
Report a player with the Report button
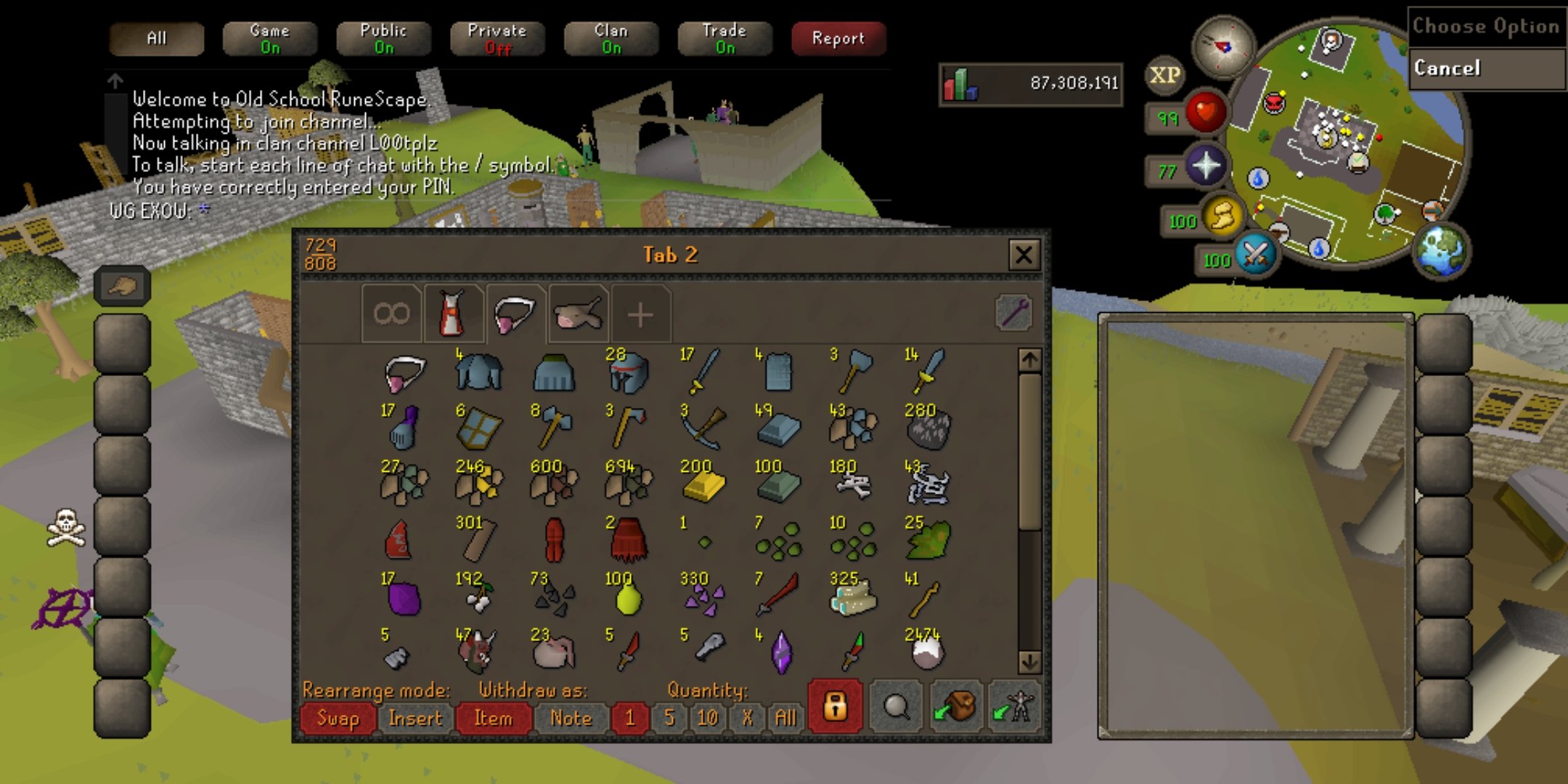tap(838, 38)
